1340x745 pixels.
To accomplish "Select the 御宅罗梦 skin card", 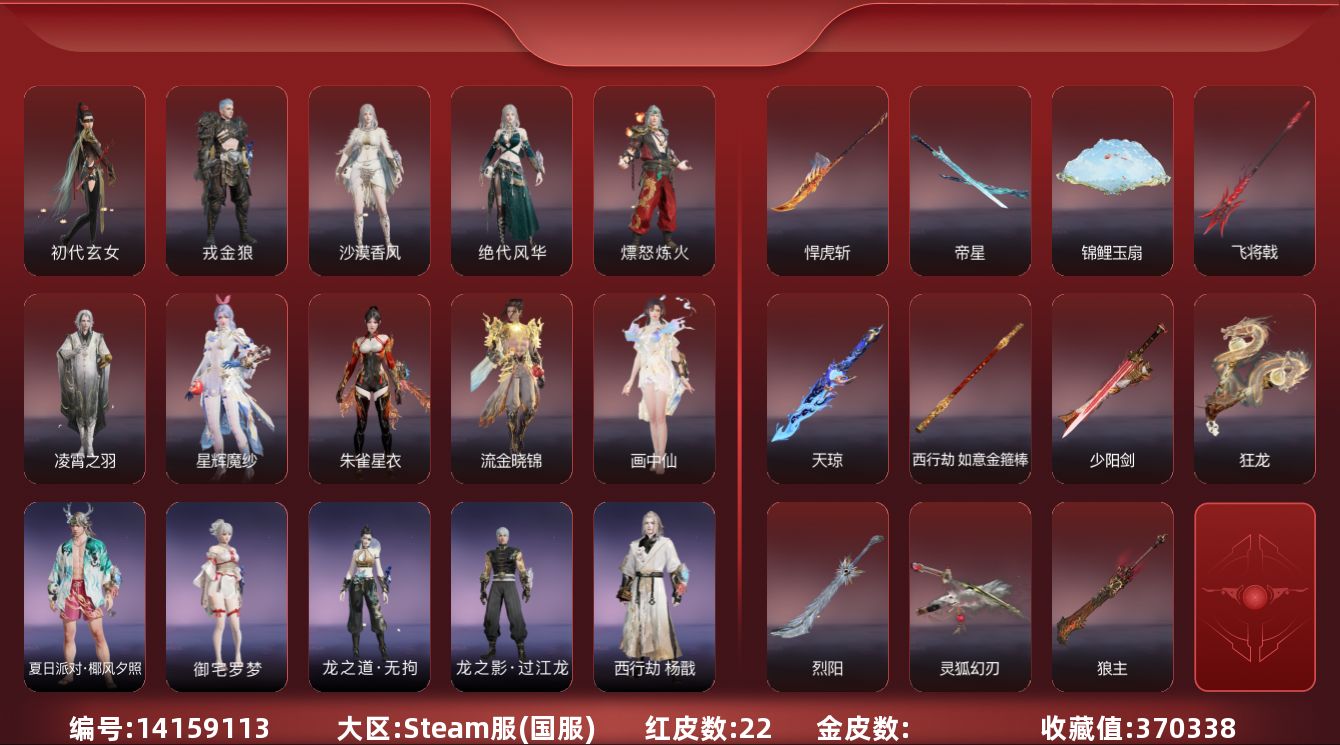I will 227,596.
